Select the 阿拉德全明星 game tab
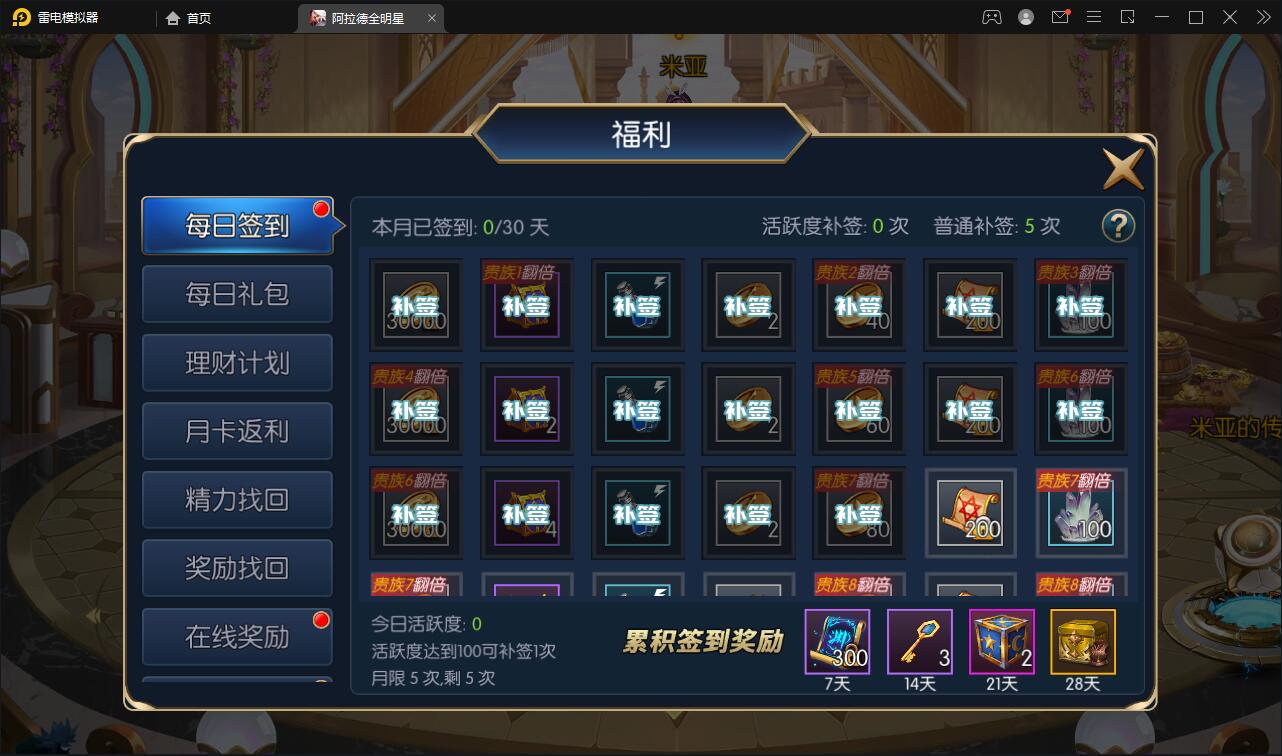This screenshot has width=1282, height=756. point(368,17)
